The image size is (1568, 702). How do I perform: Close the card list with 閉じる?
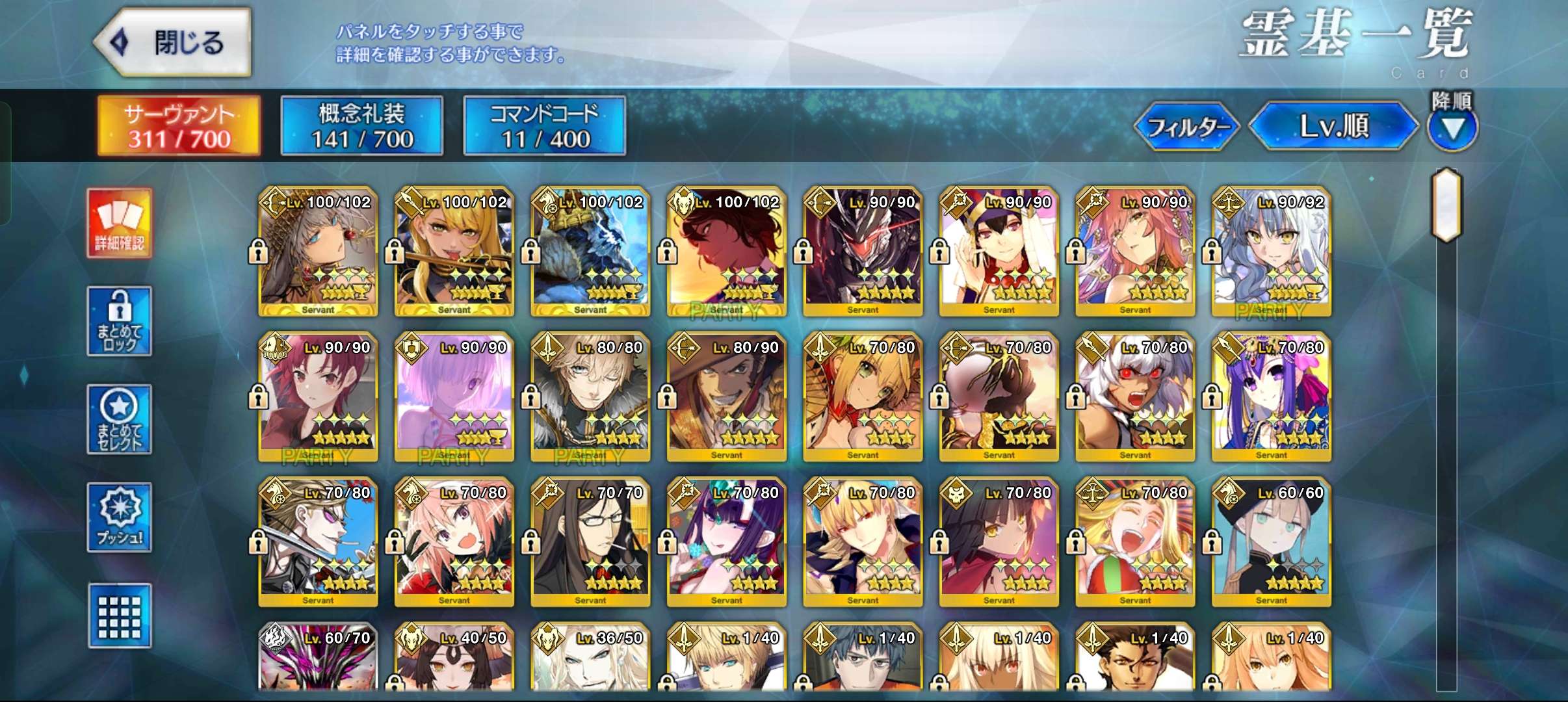click(173, 43)
